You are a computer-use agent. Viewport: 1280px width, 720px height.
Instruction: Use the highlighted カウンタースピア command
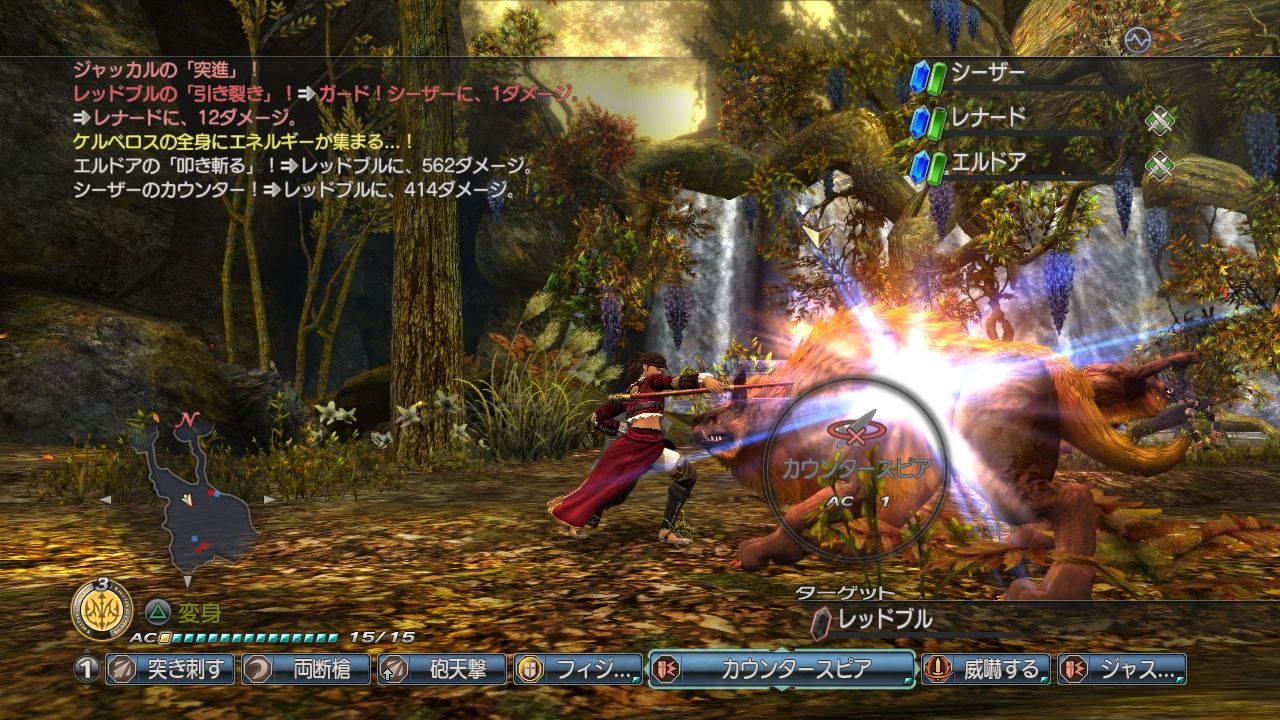coord(782,669)
